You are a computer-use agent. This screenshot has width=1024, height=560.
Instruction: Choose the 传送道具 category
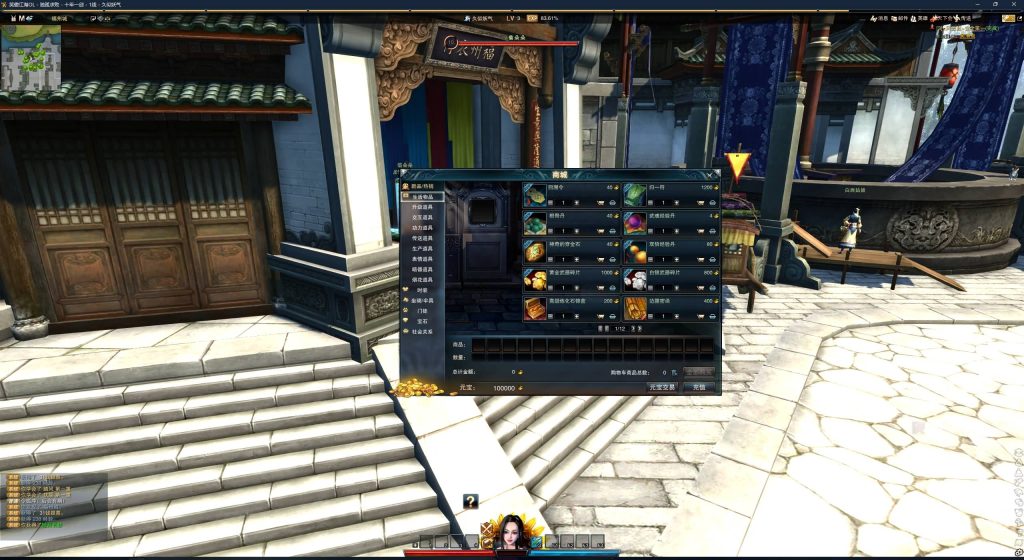422,238
